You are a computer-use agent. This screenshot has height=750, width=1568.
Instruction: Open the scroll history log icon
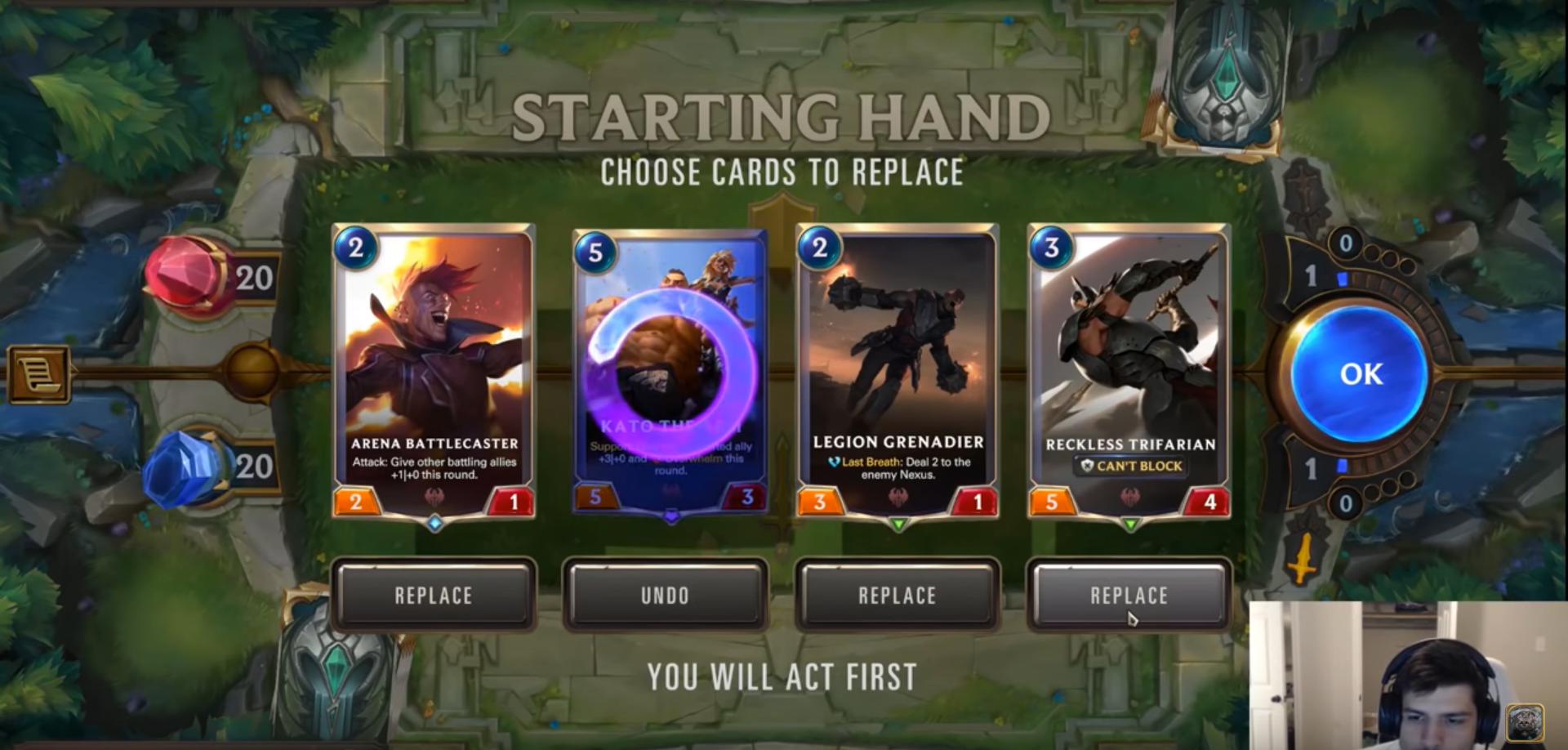[38, 375]
